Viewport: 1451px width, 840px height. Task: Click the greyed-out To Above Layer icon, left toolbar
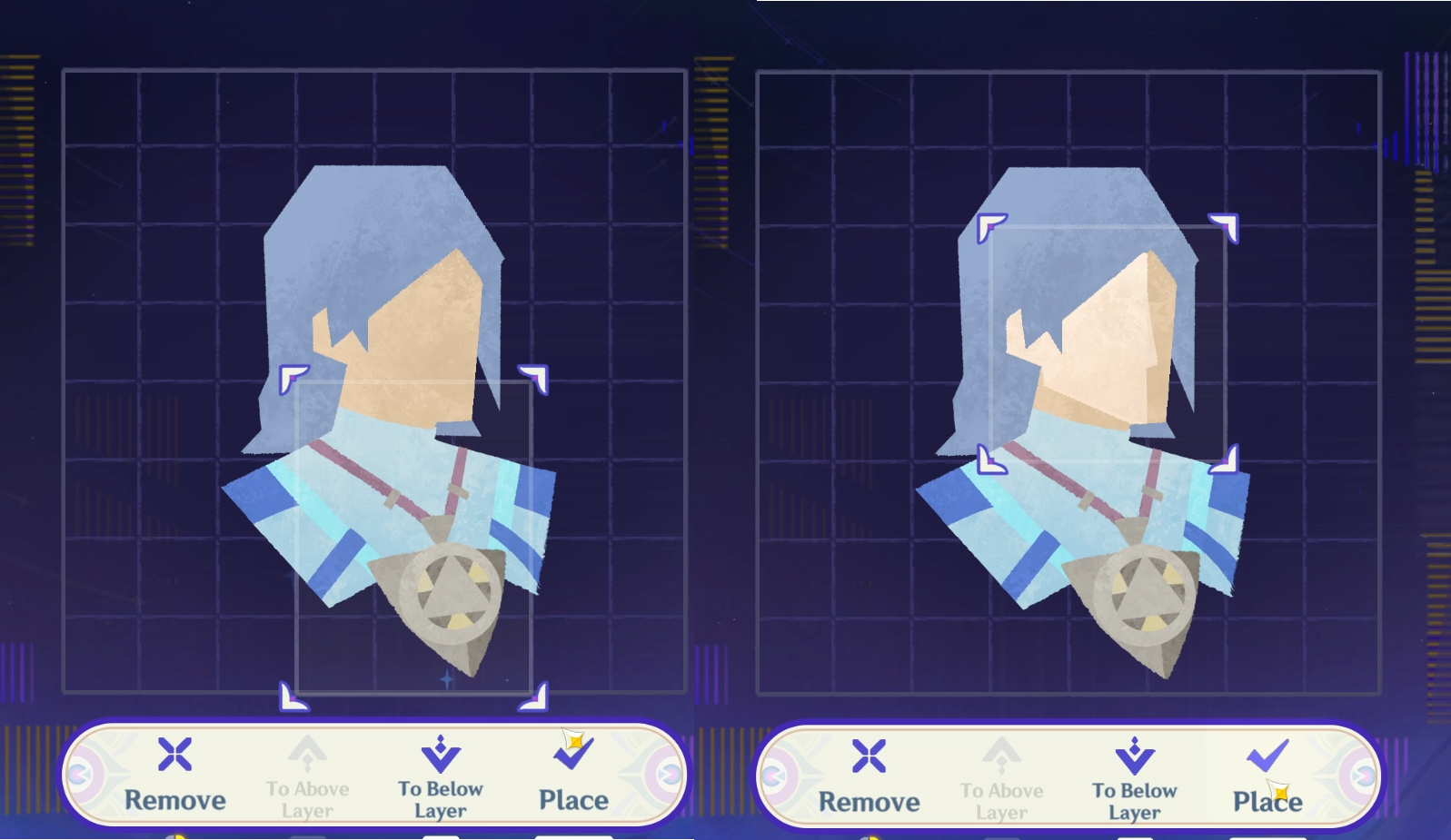point(307,755)
